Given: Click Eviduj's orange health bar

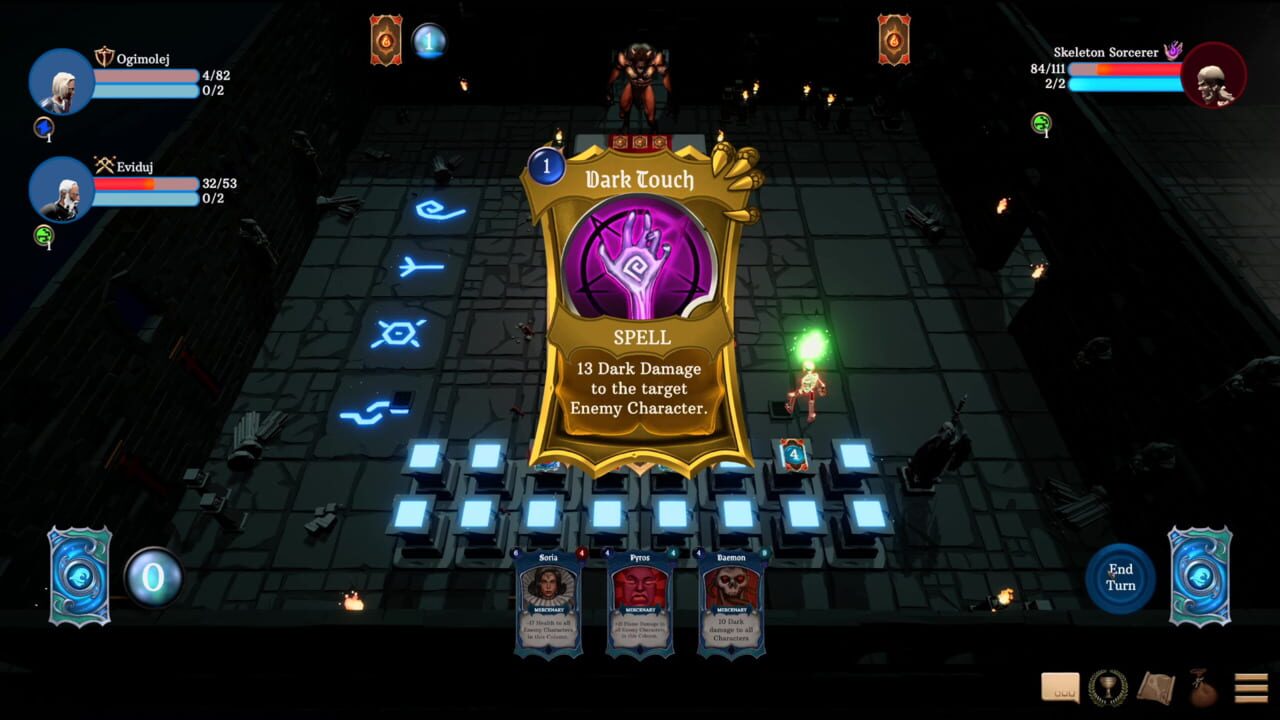Looking at the screenshot, I should [x=145, y=183].
